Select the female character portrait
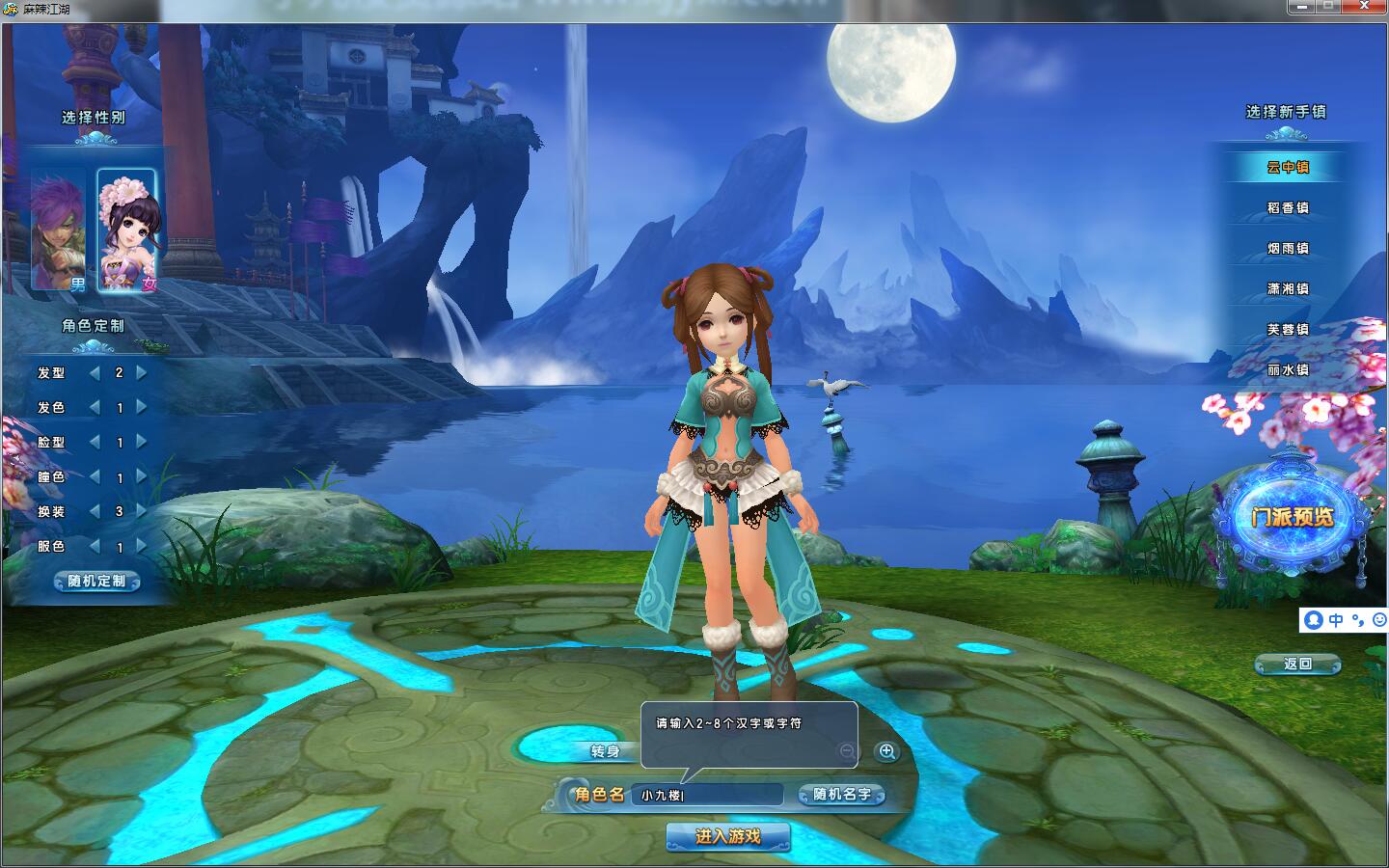Image resolution: width=1389 pixels, height=868 pixels. coord(126,230)
